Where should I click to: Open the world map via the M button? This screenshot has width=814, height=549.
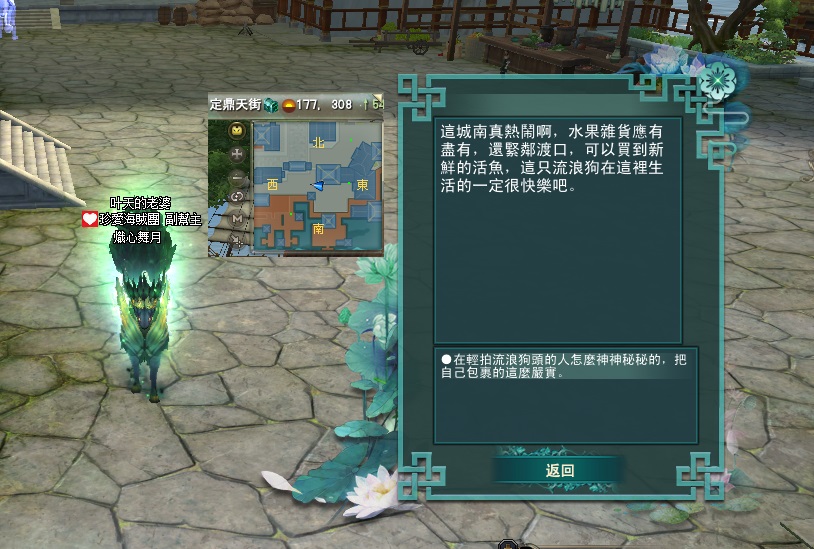[237, 217]
